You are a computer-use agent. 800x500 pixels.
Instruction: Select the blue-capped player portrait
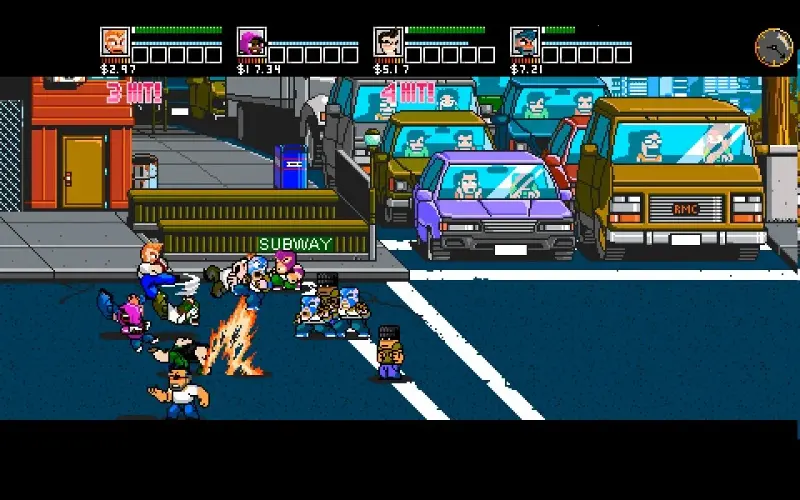click(525, 42)
